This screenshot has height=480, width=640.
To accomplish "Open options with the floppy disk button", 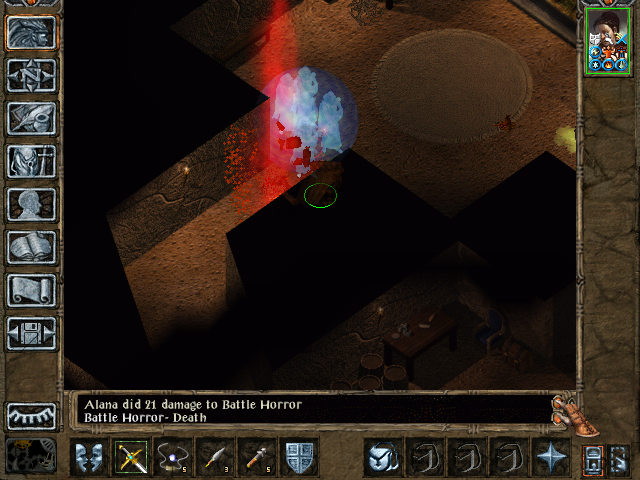I will coord(31,333).
